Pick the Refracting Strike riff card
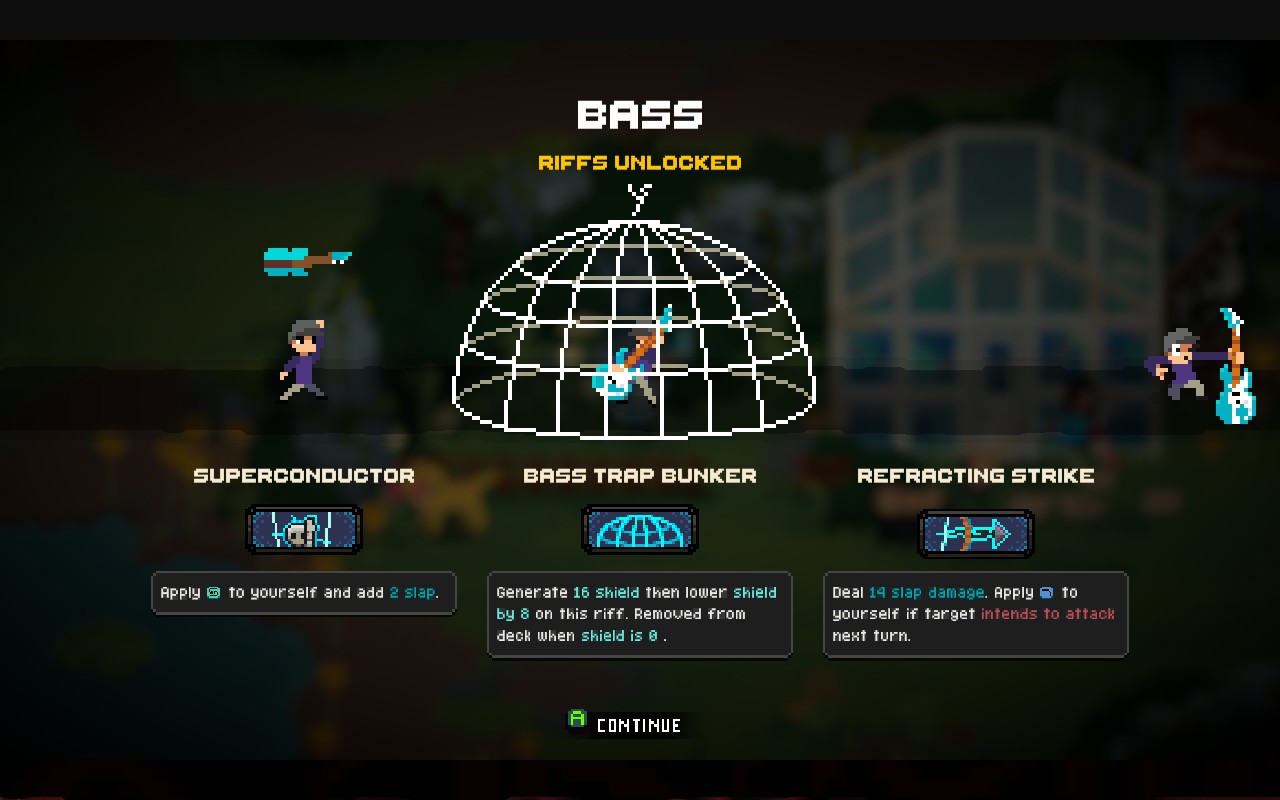1280x800 pixels. (975, 534)
